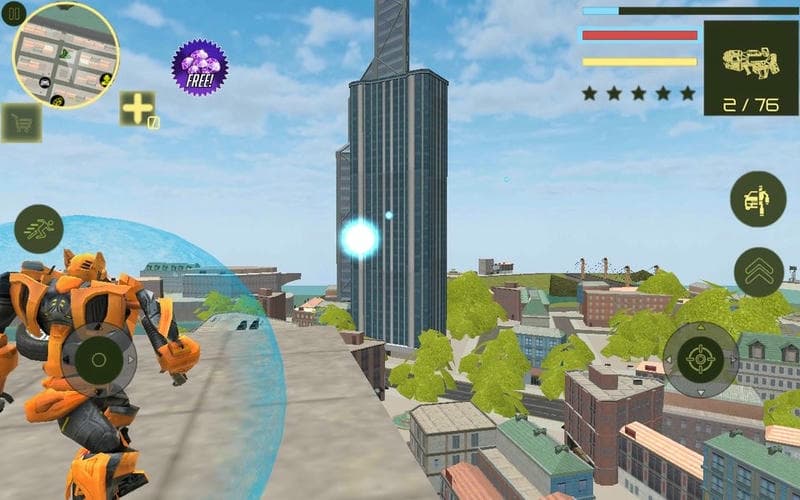Activate the green sprint running button

click(x=39, y=228)
